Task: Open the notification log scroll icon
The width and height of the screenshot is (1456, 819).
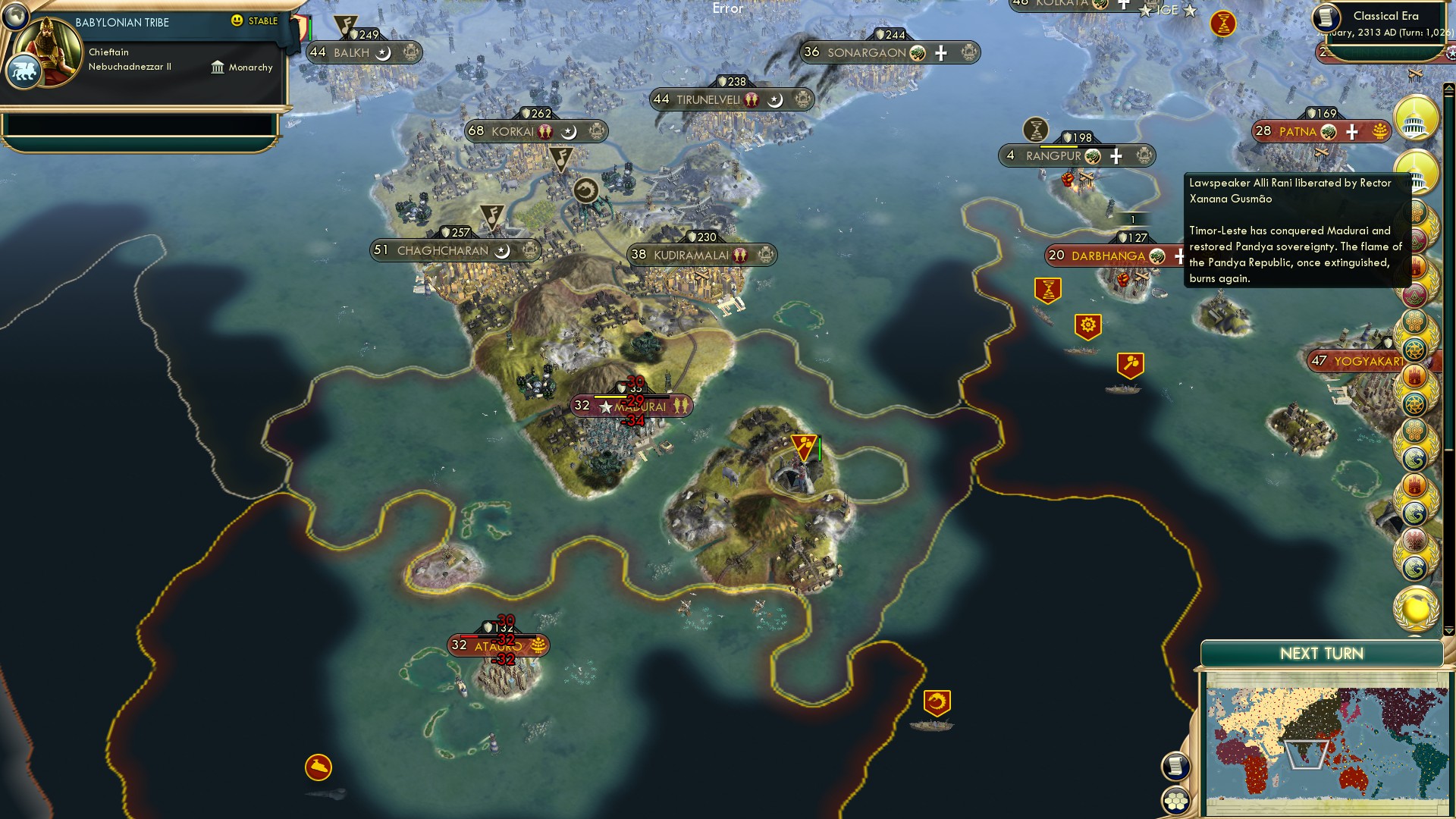Action: click(1174, 766)
